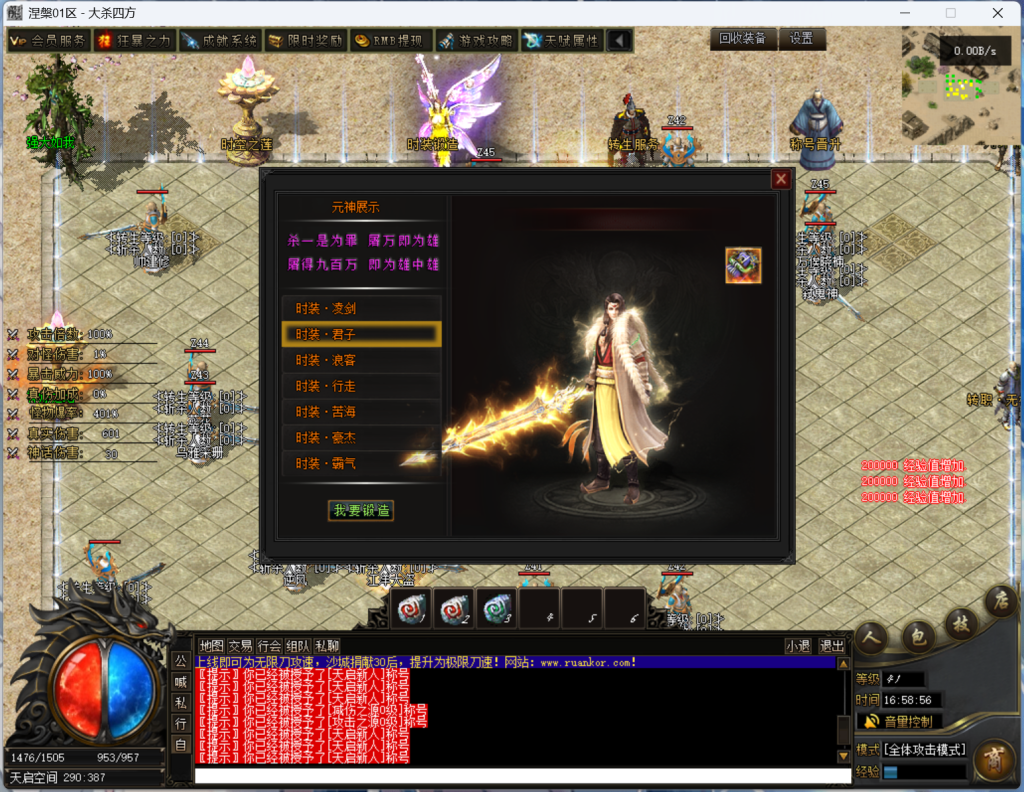Open the 限时奖励 timed rewards

(x=306, y=41)
